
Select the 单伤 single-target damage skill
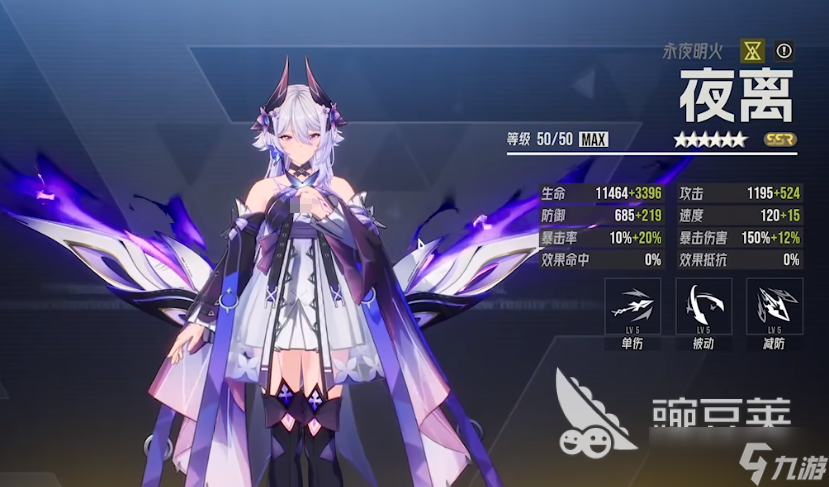pyautogui.click(x=632, y=306)
